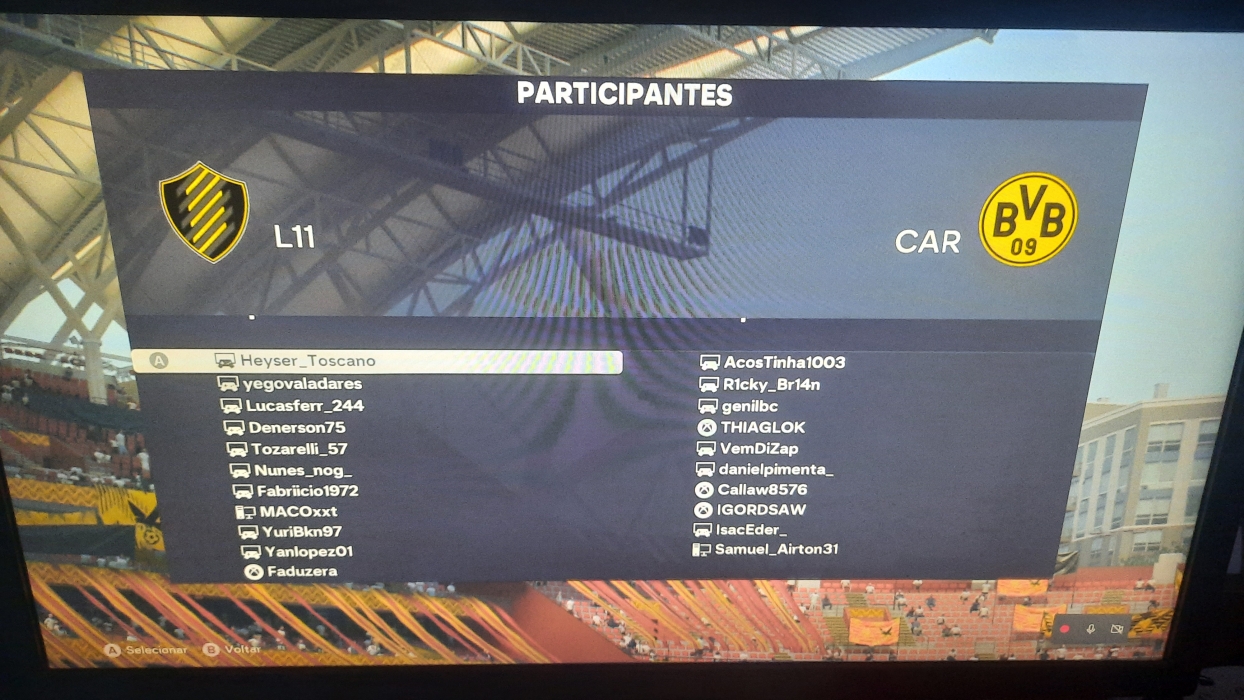1244x700 pixels.
Task: Open the YuriBkn97 player entry
Action: [x=301, y=532]
